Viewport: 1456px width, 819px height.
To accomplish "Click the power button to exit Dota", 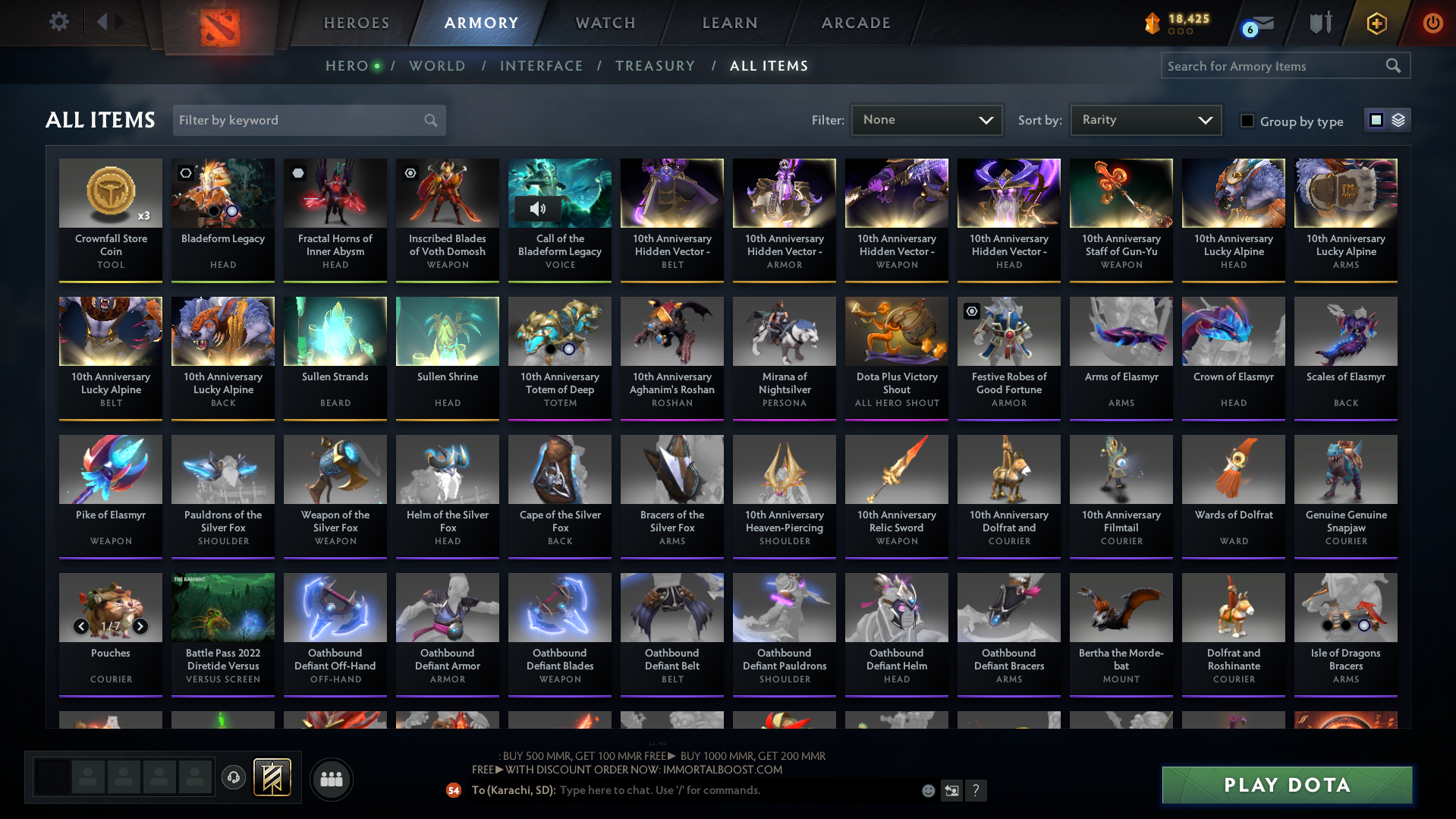I will click(1432, 23).
